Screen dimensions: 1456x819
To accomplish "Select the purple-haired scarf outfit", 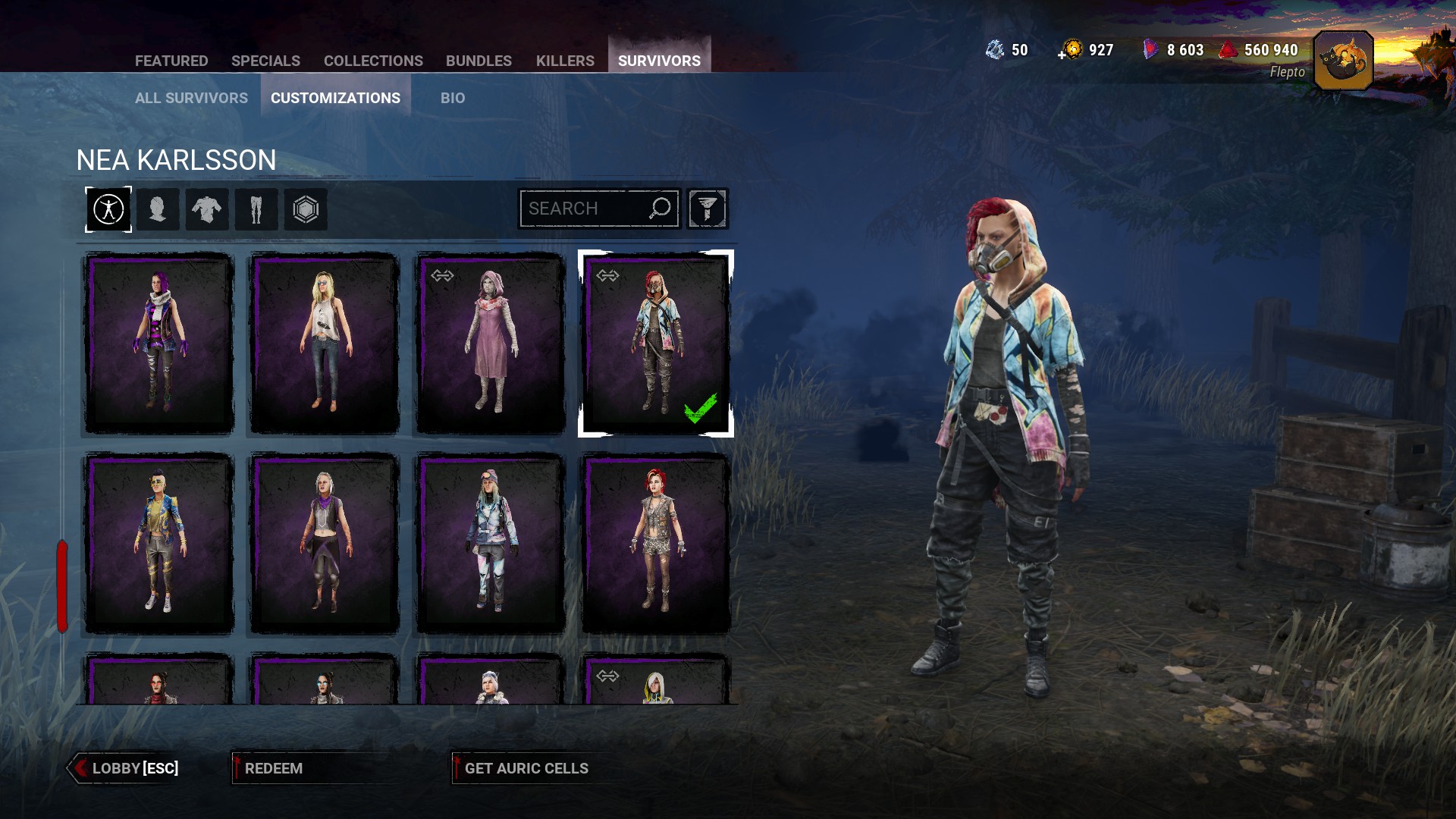I will tap(159, 344).
